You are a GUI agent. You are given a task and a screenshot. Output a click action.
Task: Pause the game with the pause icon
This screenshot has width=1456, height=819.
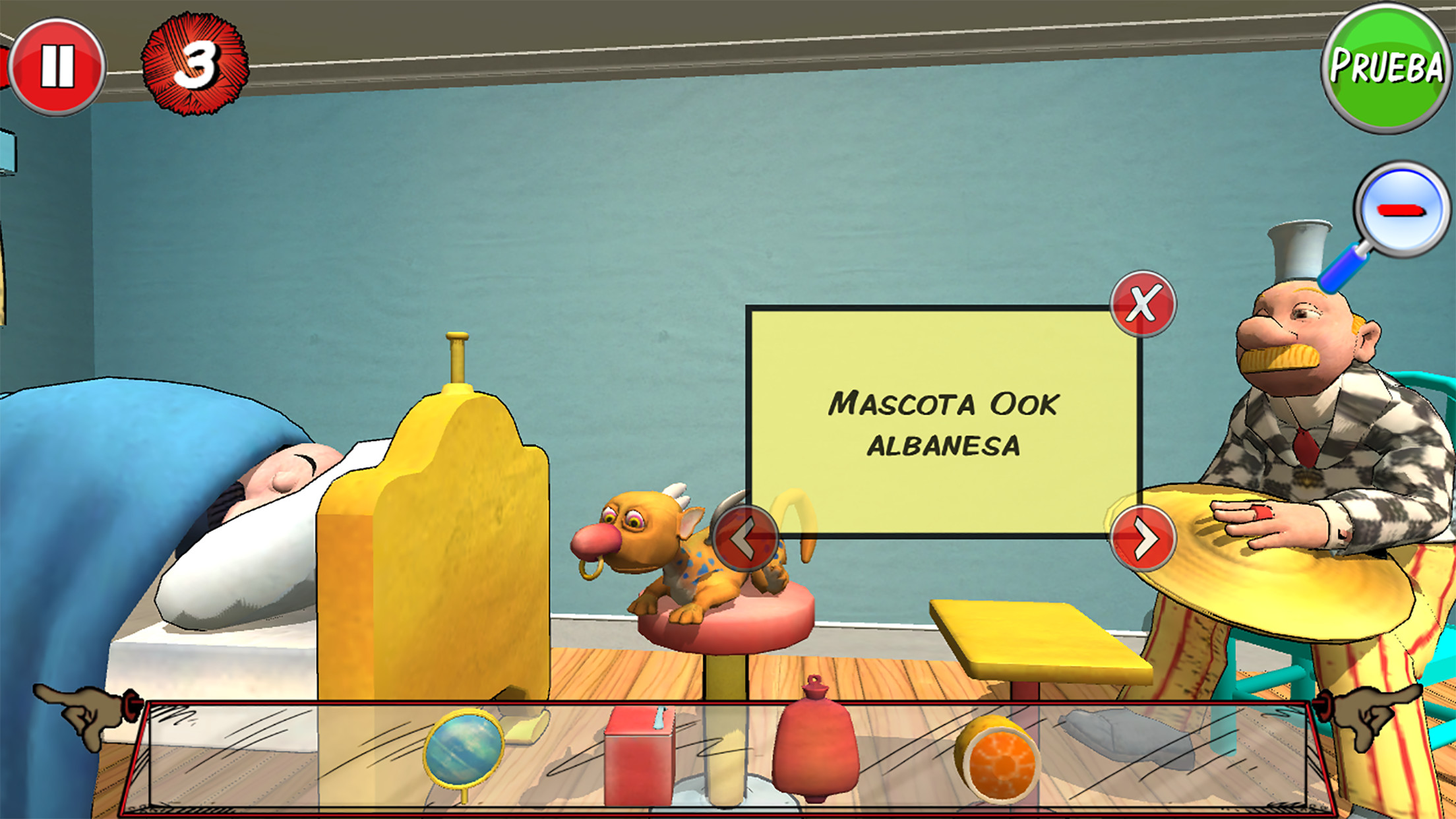pyautogui.click(x=59, y=63)
